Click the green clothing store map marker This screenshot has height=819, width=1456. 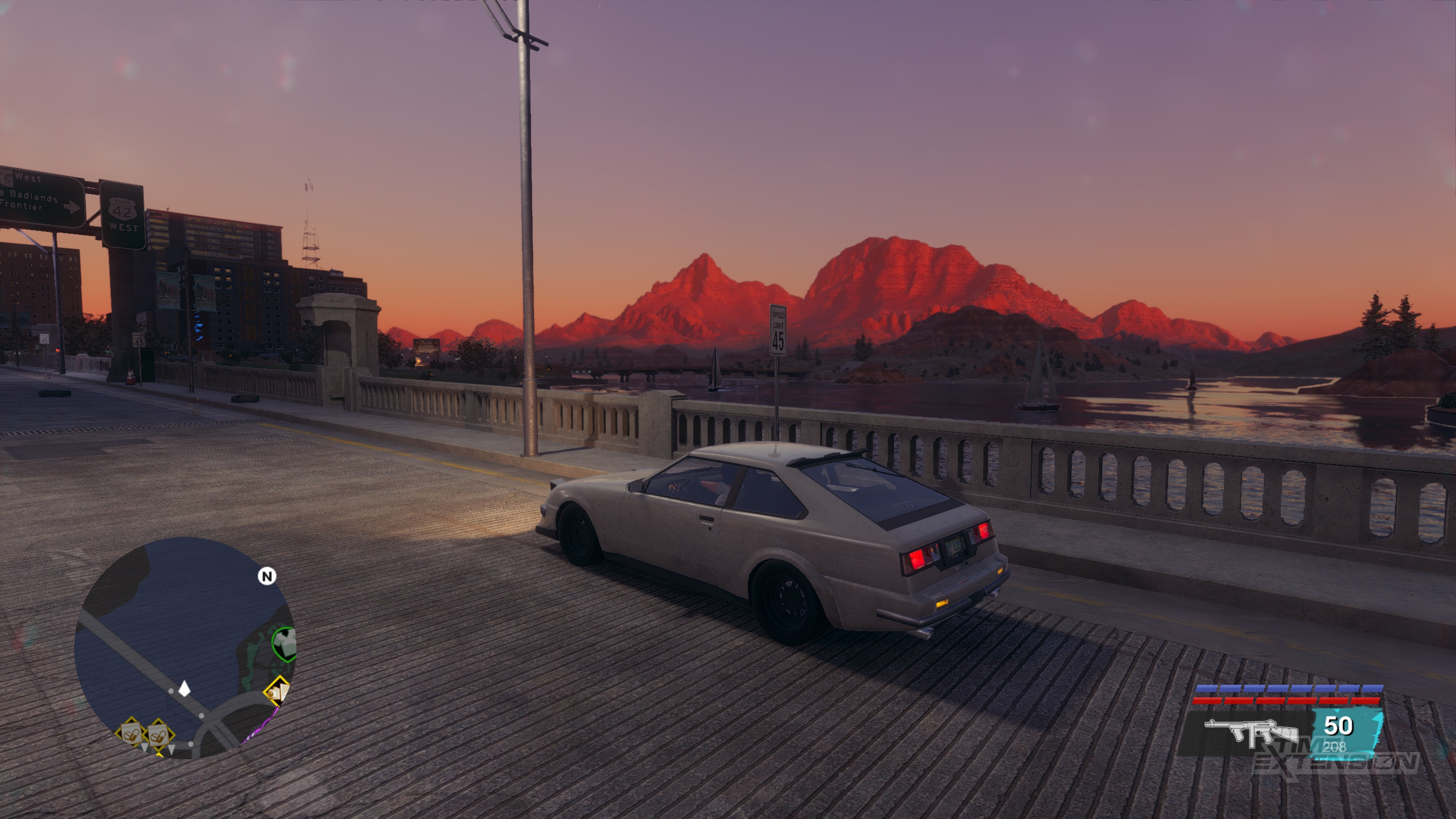[x=284, y=643]
